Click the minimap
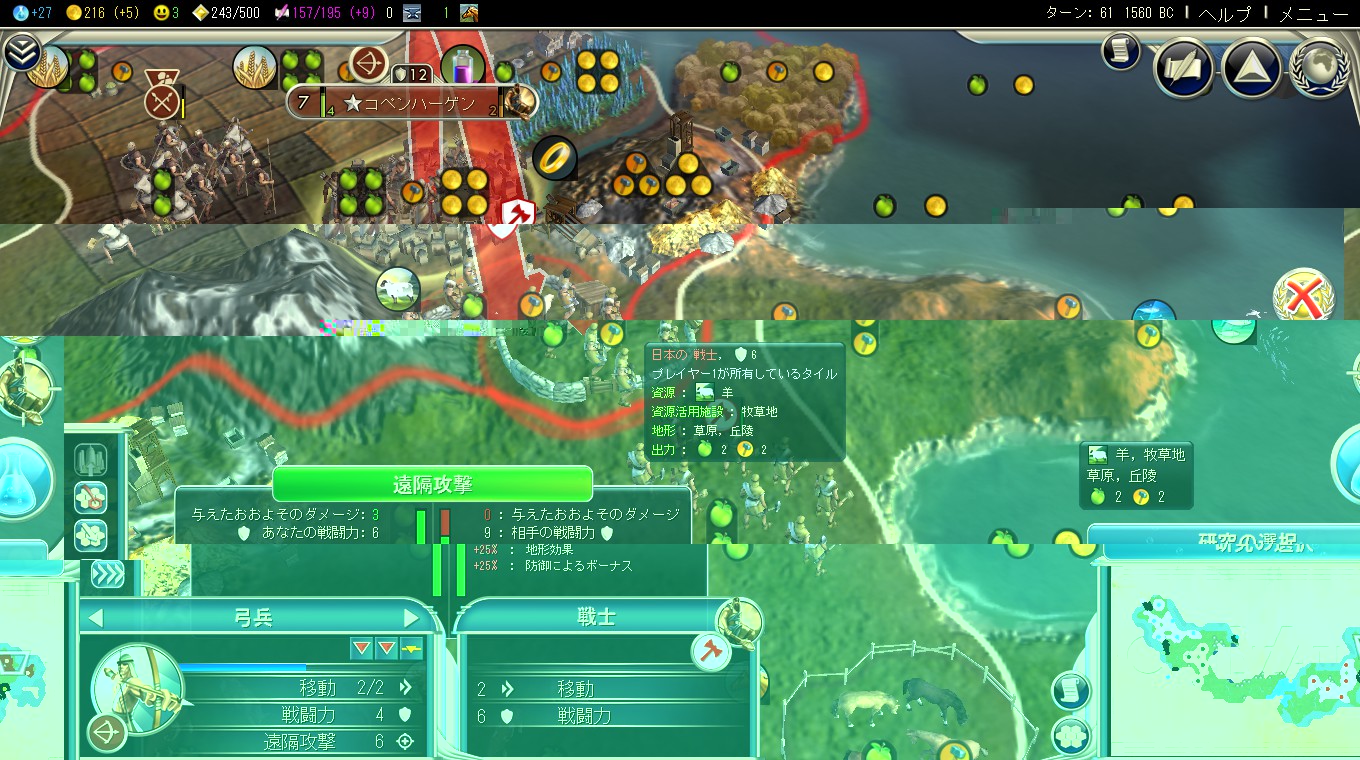This screenshot has width=1360, height=760. pos(1230,660)
